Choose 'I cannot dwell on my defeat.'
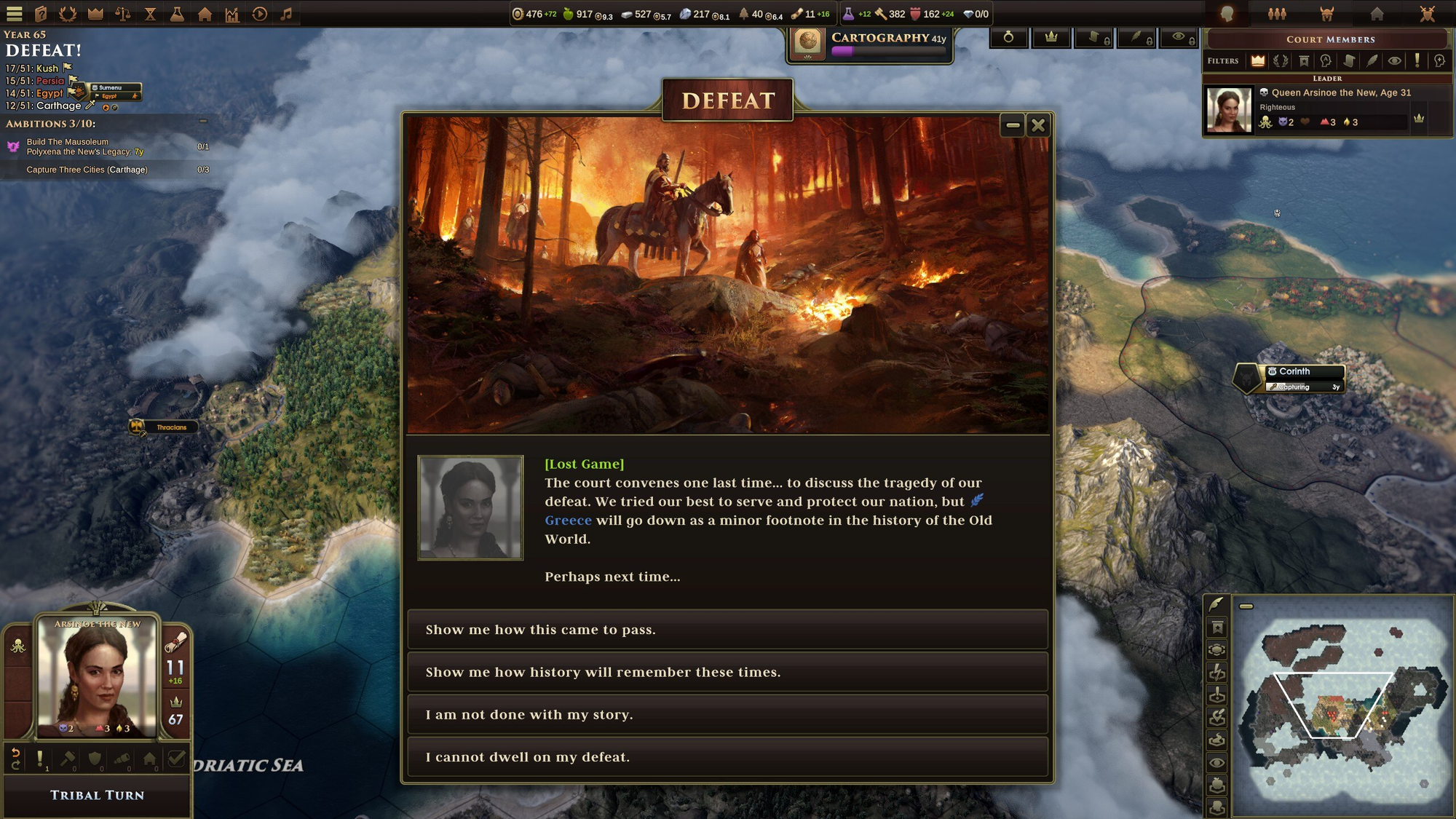This screenshot has width=1456, height=819. [727, 757]
